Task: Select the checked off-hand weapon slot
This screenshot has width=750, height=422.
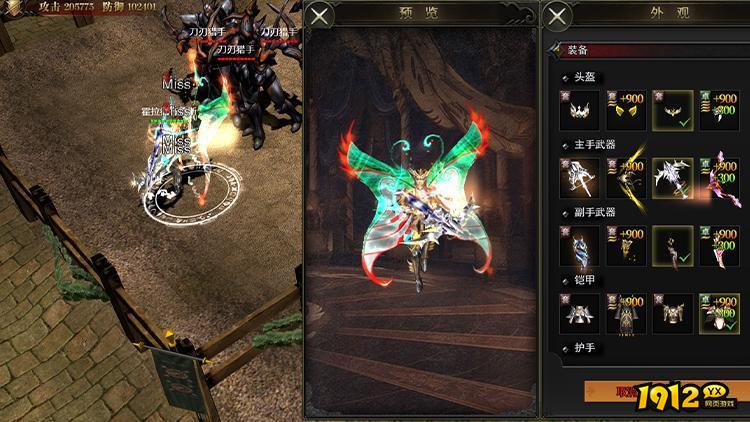Action: click(673, 246)
